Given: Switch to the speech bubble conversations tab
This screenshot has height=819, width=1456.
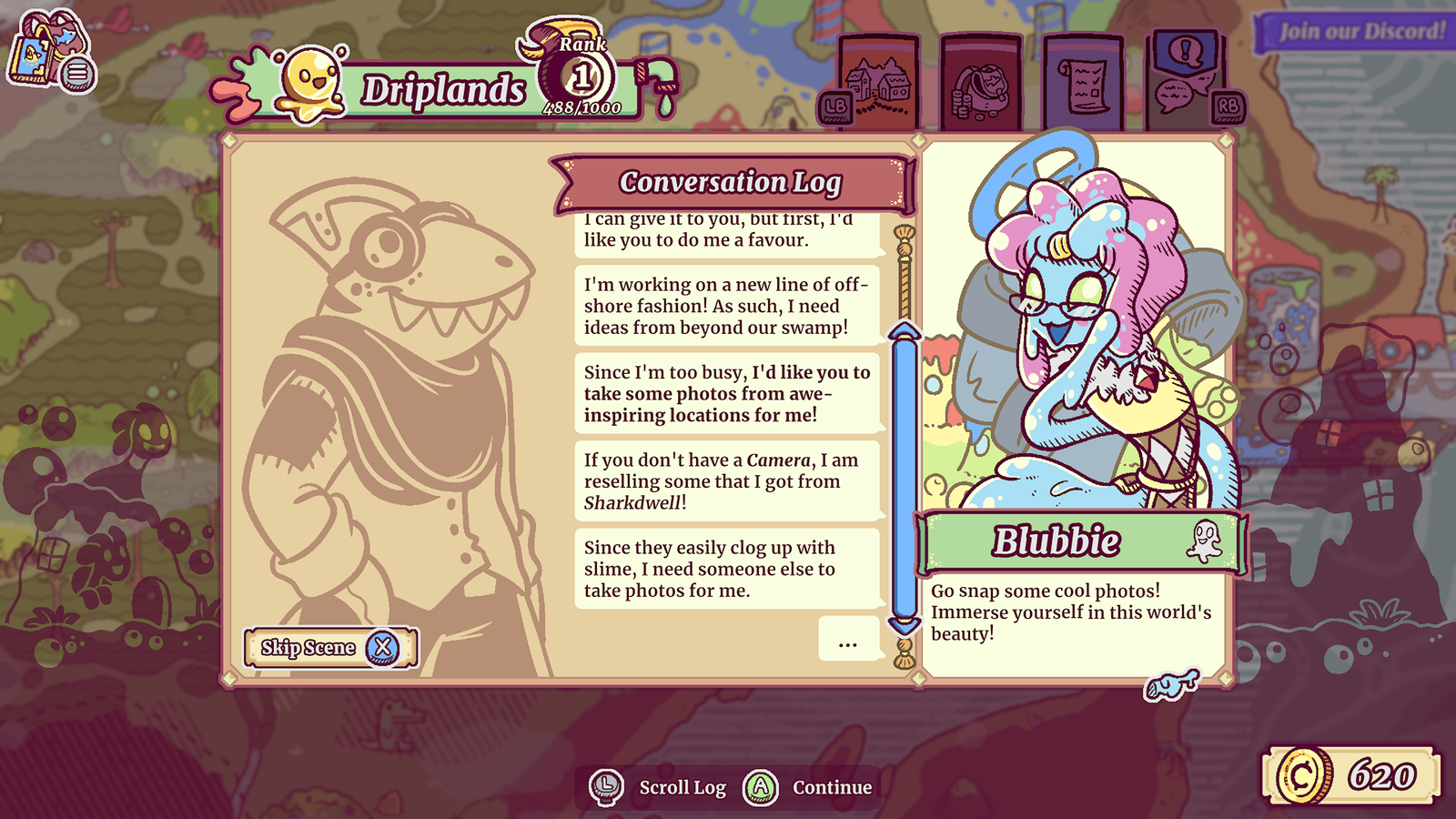Looking at the screenshot, I should [x=1185, y=76].
